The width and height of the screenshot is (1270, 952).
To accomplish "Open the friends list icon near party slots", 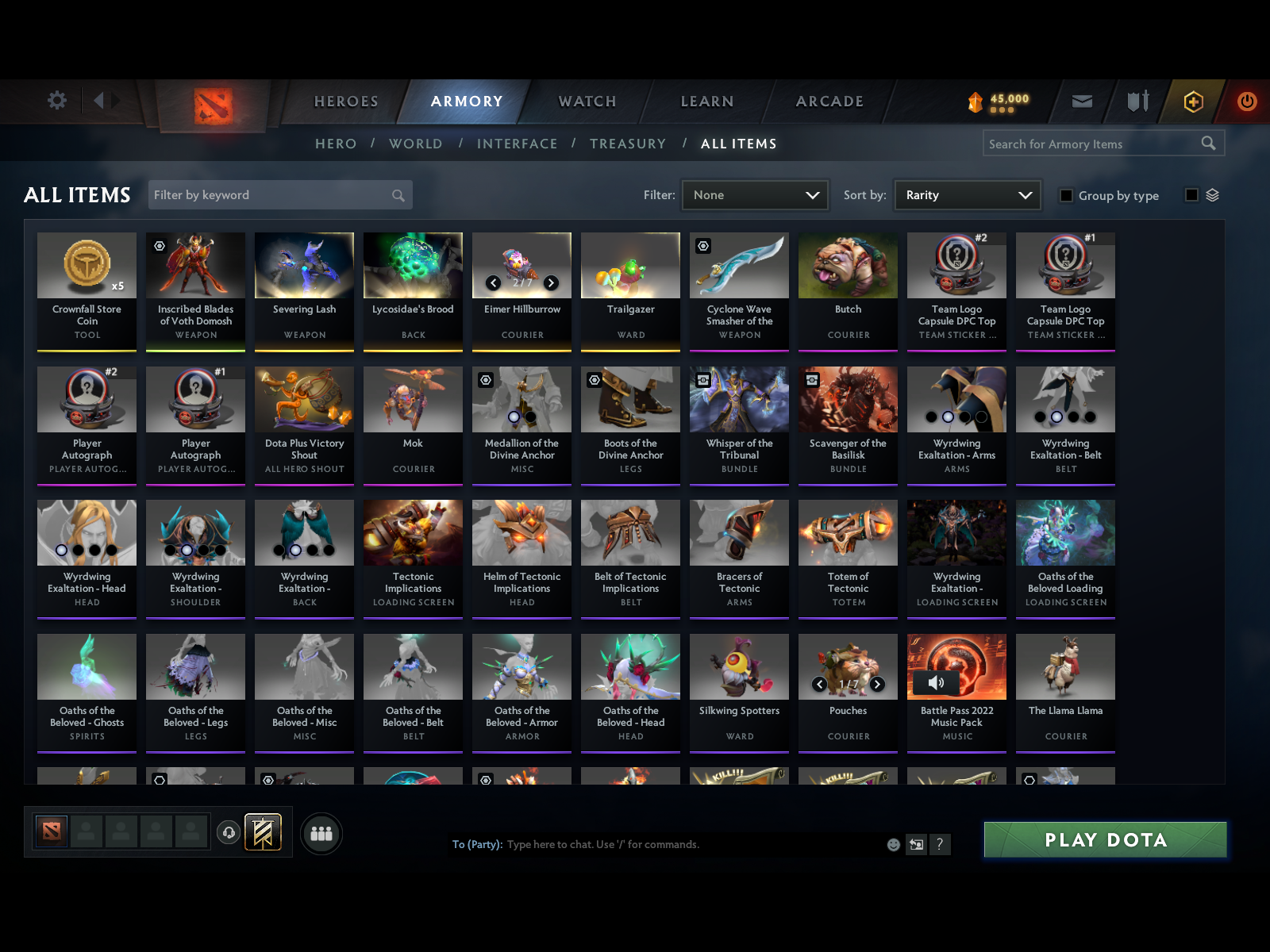I will click(x=321, y=834).
